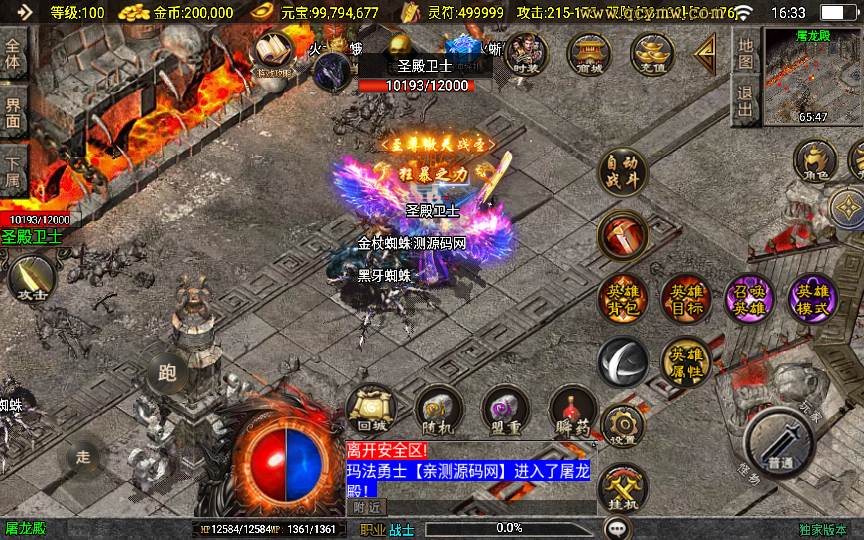Viewport: 864px width, 540px height.
Task: Switch hero mode (英雄模式)
Action: 811,298
